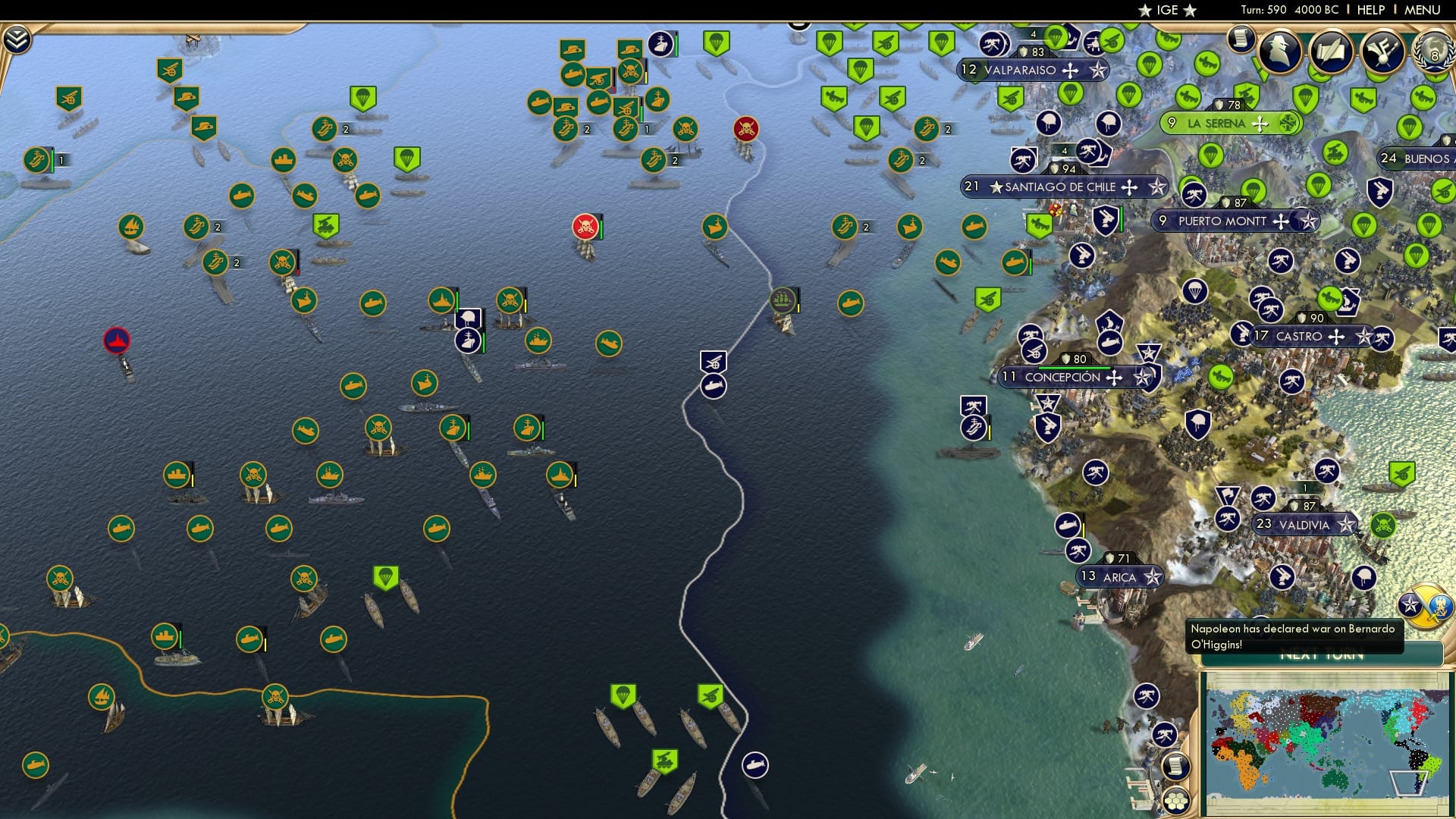Select the Santiago de Chile city banner

pyautogui.click(x=1060, y=186)
